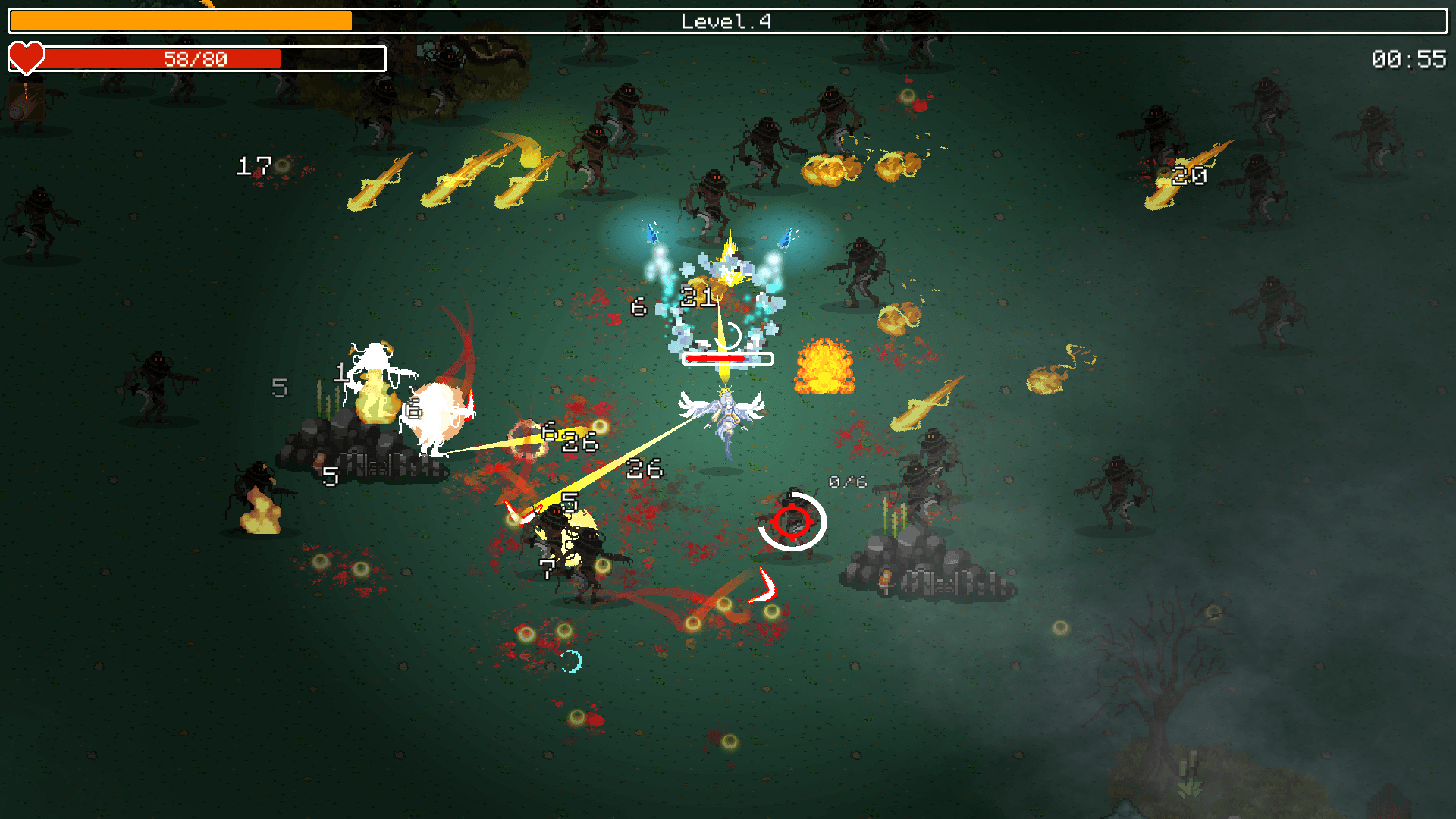Click the small boss health bar above the angel

click(x=728, y=357)
